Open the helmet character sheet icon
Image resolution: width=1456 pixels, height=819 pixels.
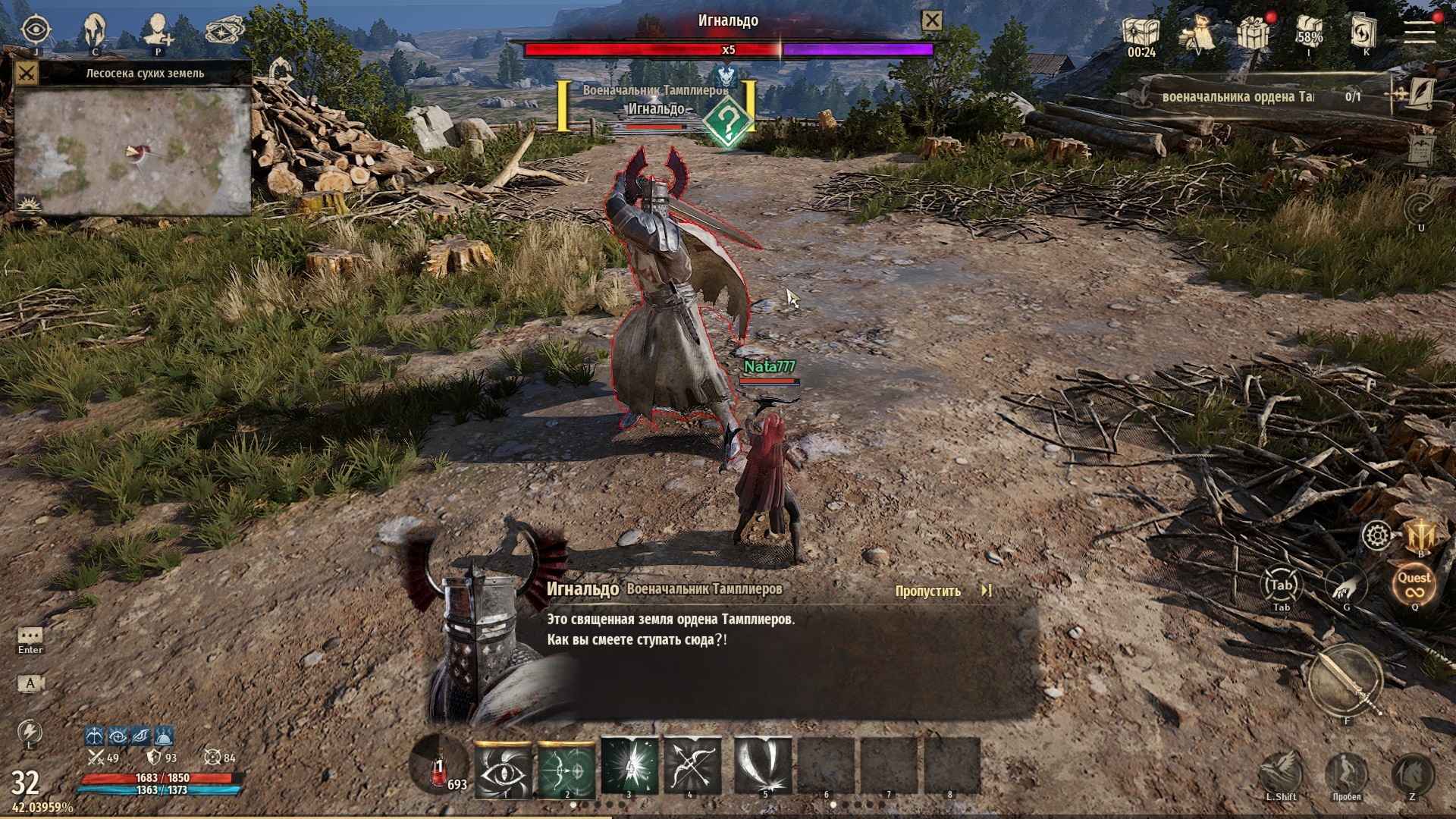(x=96, y=30)
